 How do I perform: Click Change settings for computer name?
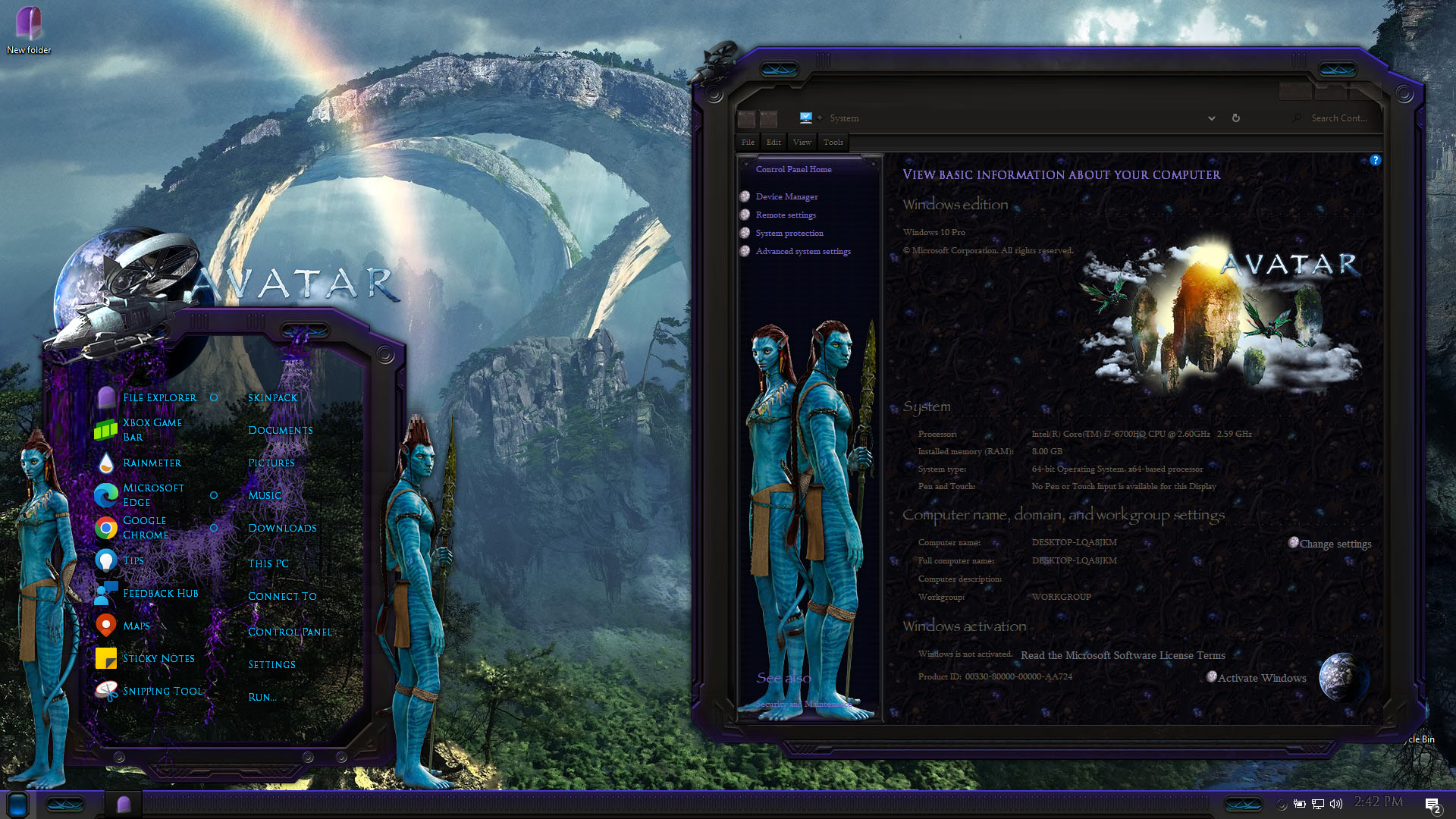pyautogui.click(x=1335, y=544)
